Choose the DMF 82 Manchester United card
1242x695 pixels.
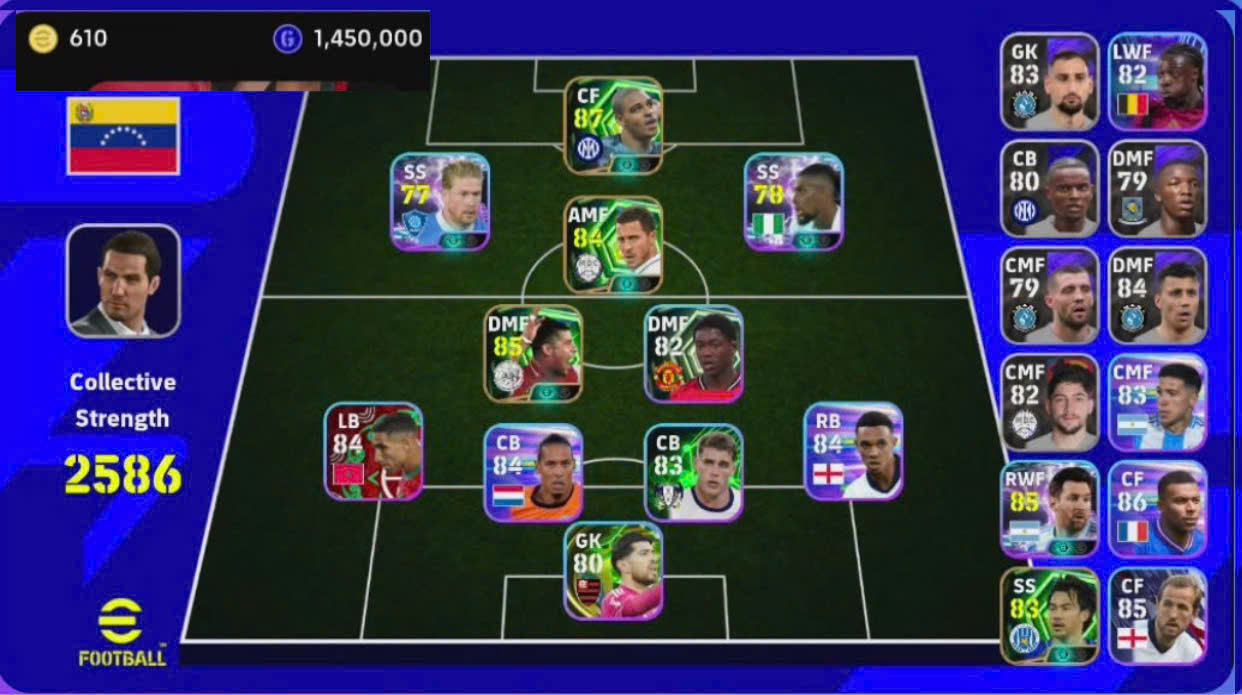(x=693, y=353)
